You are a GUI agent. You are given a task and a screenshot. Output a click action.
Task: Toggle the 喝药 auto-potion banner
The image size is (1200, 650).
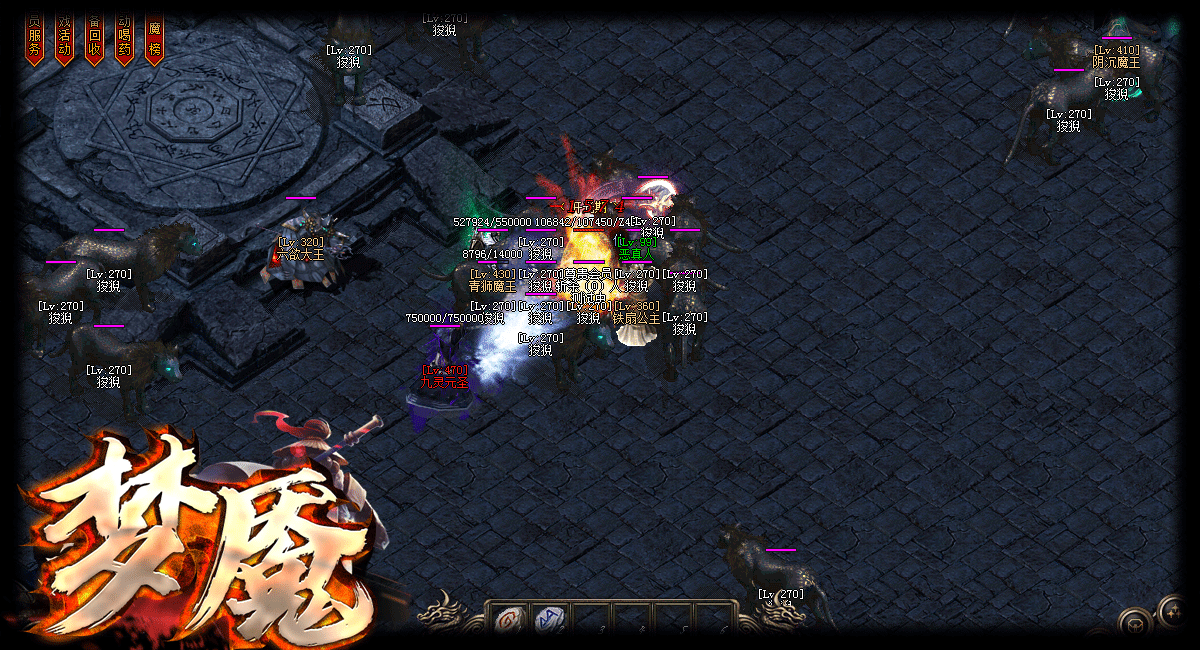(x=125, y=40)
